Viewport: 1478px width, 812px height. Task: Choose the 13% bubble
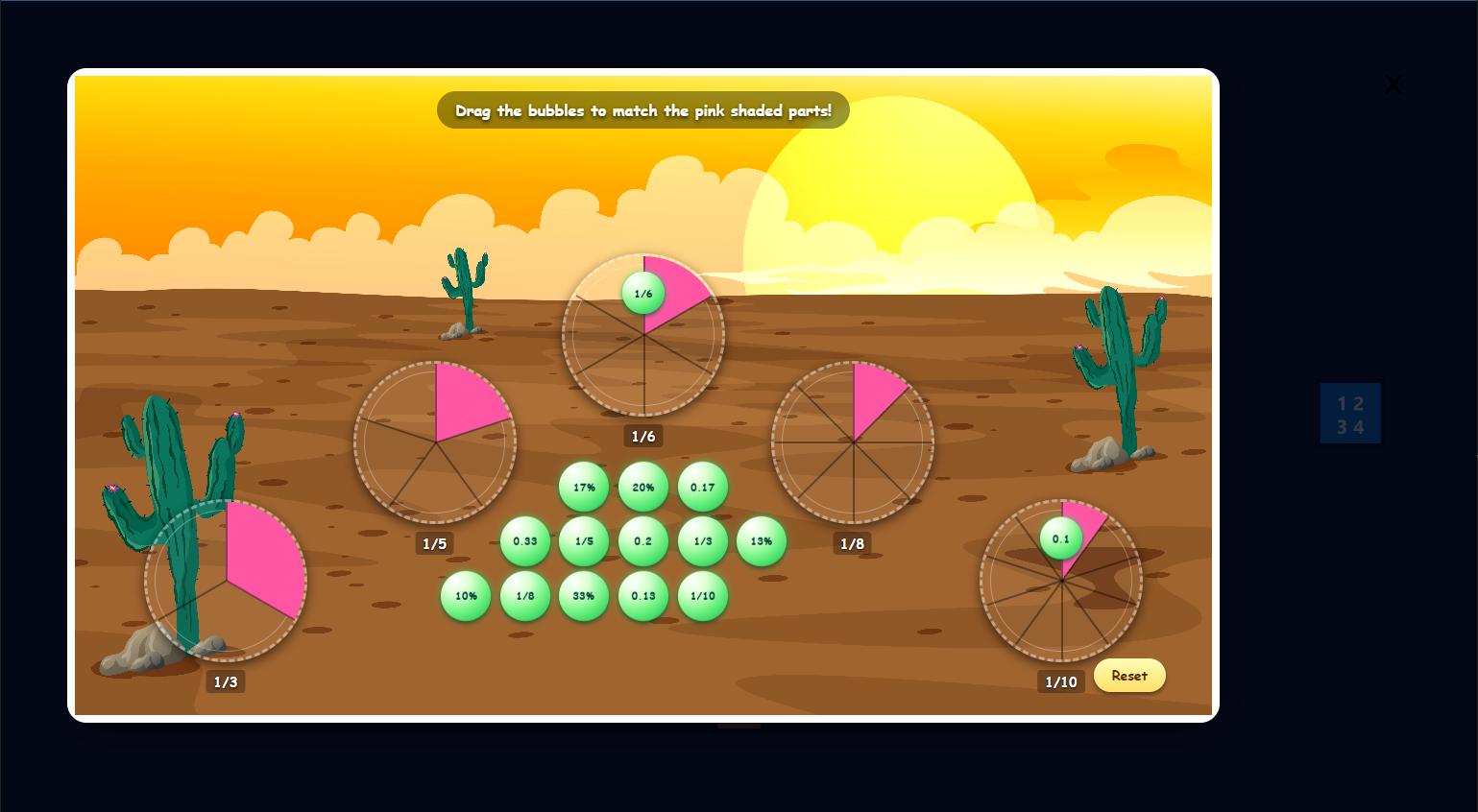762,540
